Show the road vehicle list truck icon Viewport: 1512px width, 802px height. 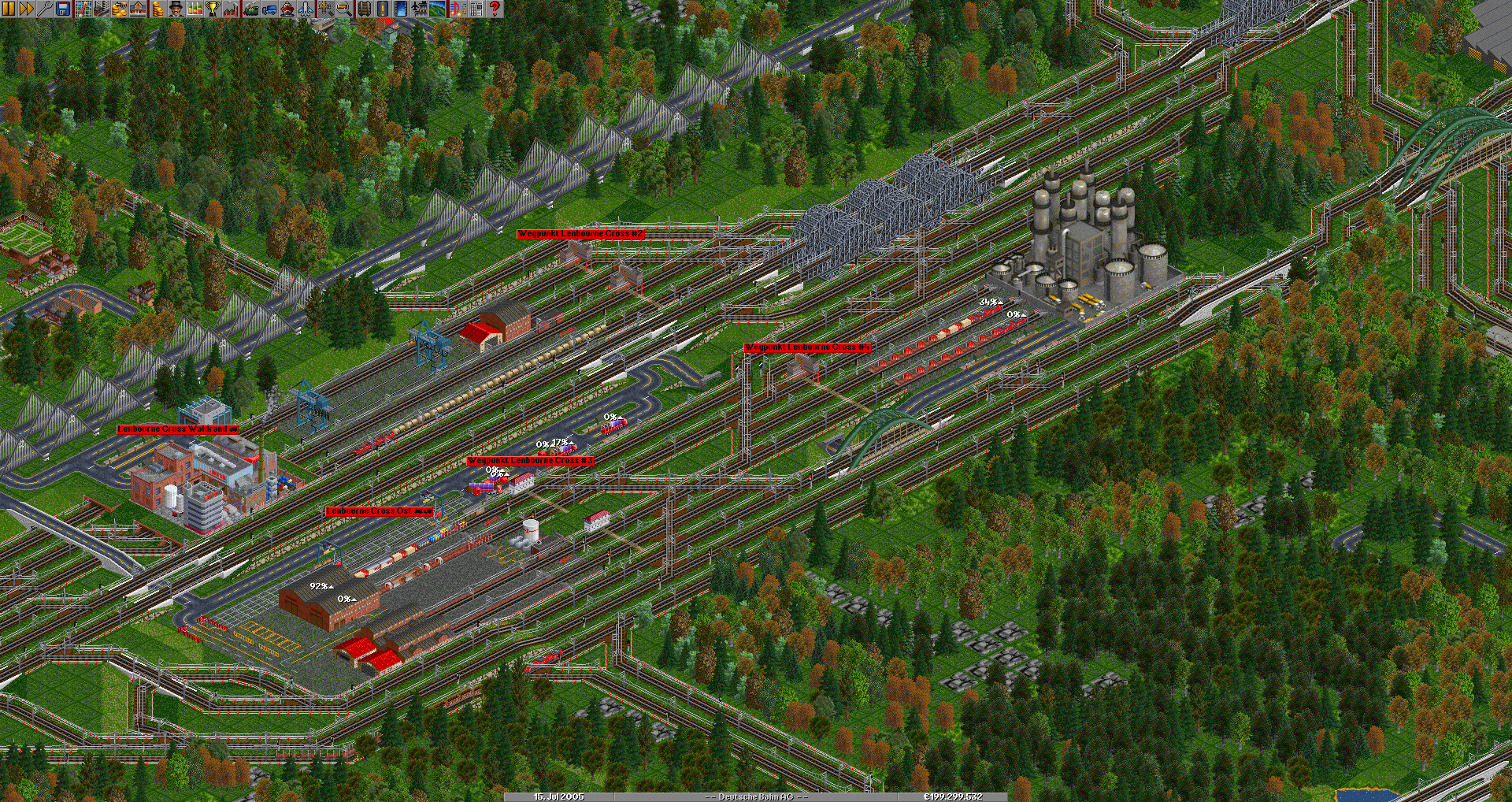pyautogui.click(x=269, y=9)
